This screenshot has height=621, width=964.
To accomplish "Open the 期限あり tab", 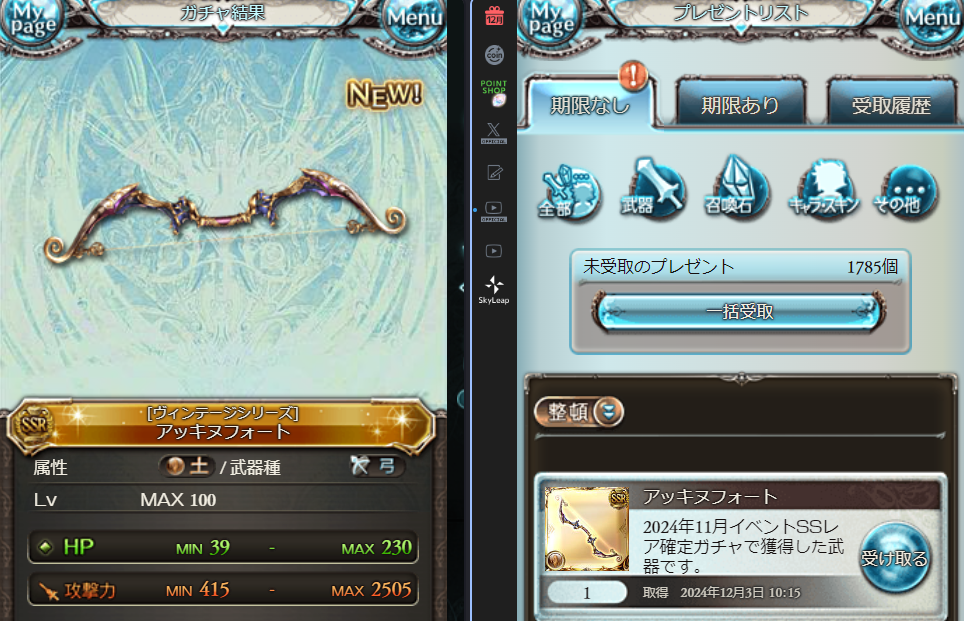I will [x=740, y=104].
